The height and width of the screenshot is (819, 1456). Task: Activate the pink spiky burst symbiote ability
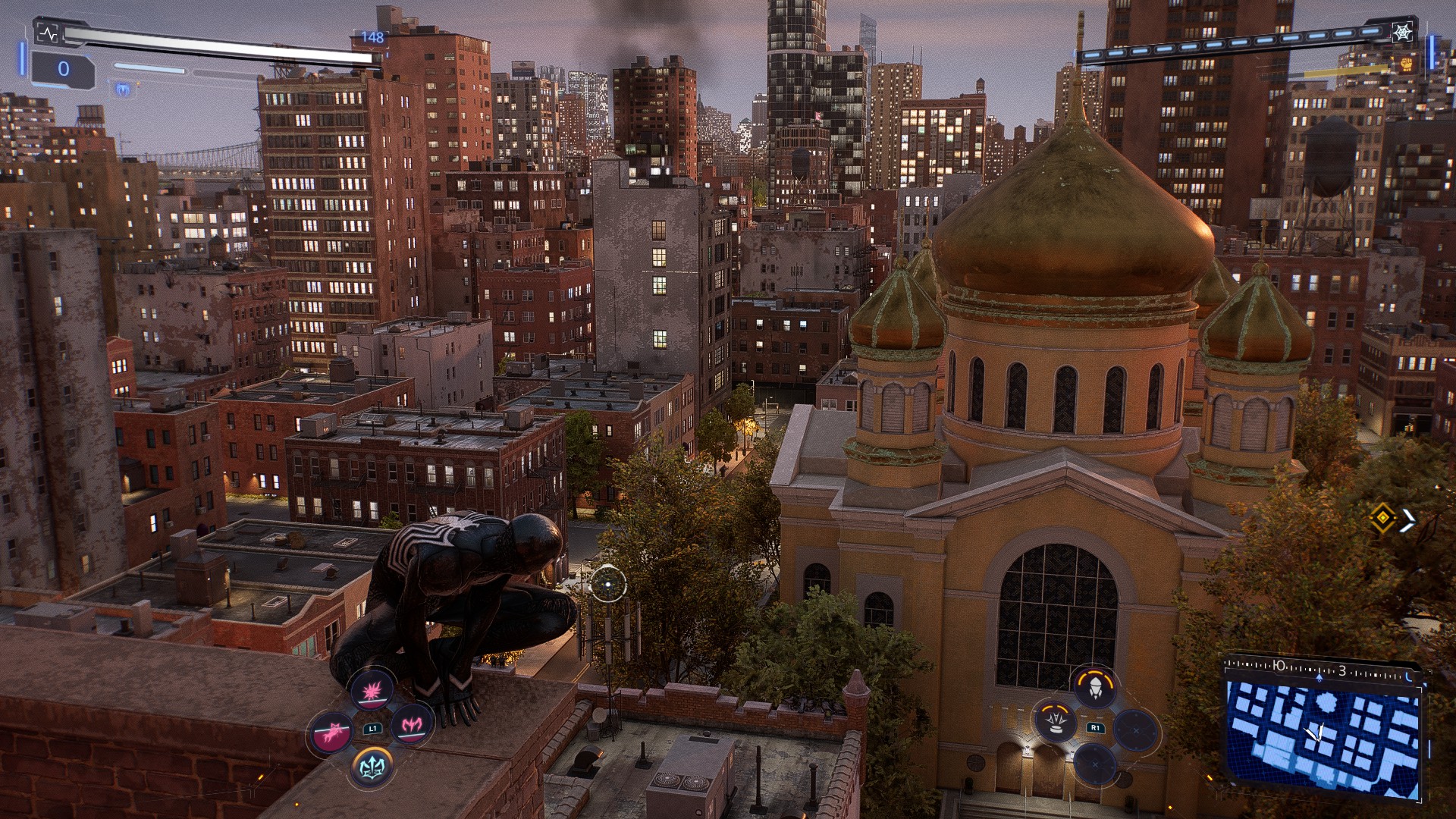point(371,692)
